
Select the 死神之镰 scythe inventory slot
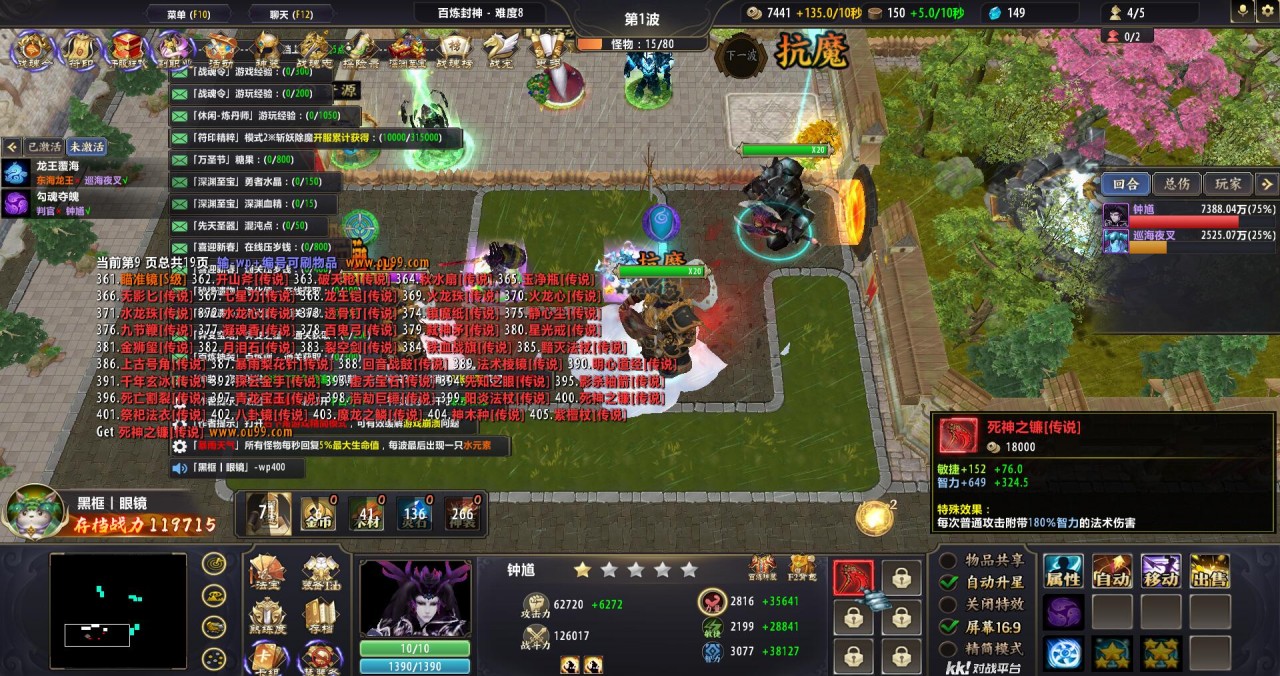click(853, 577)
